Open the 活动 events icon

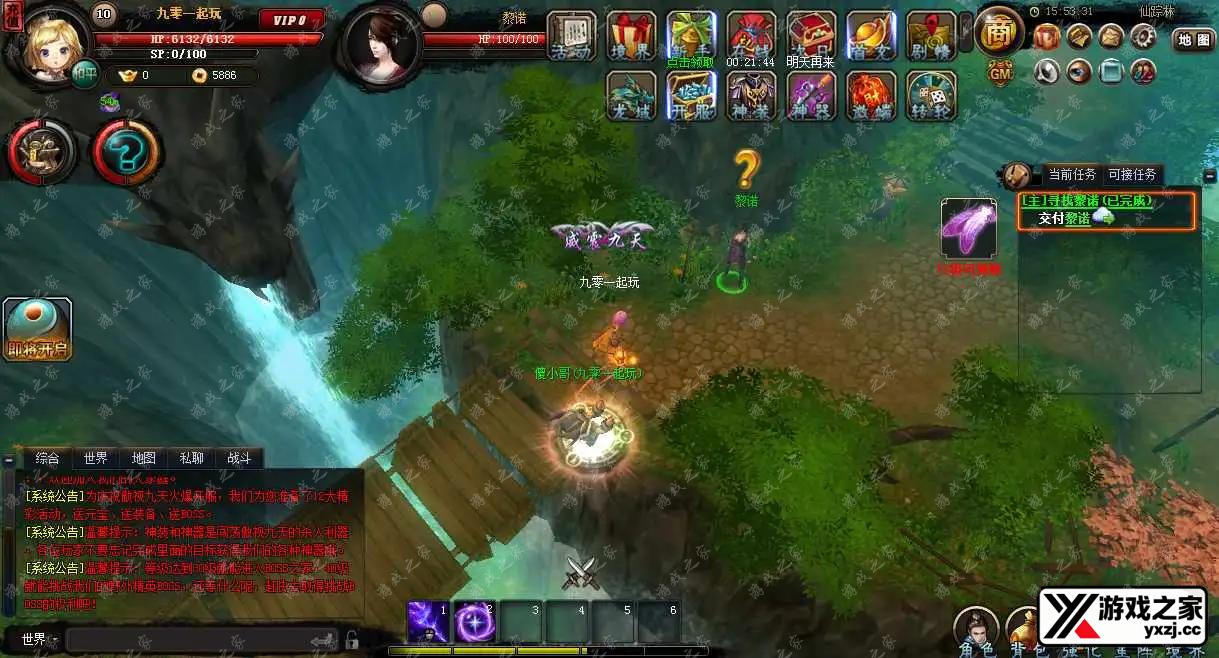(572, 36)
